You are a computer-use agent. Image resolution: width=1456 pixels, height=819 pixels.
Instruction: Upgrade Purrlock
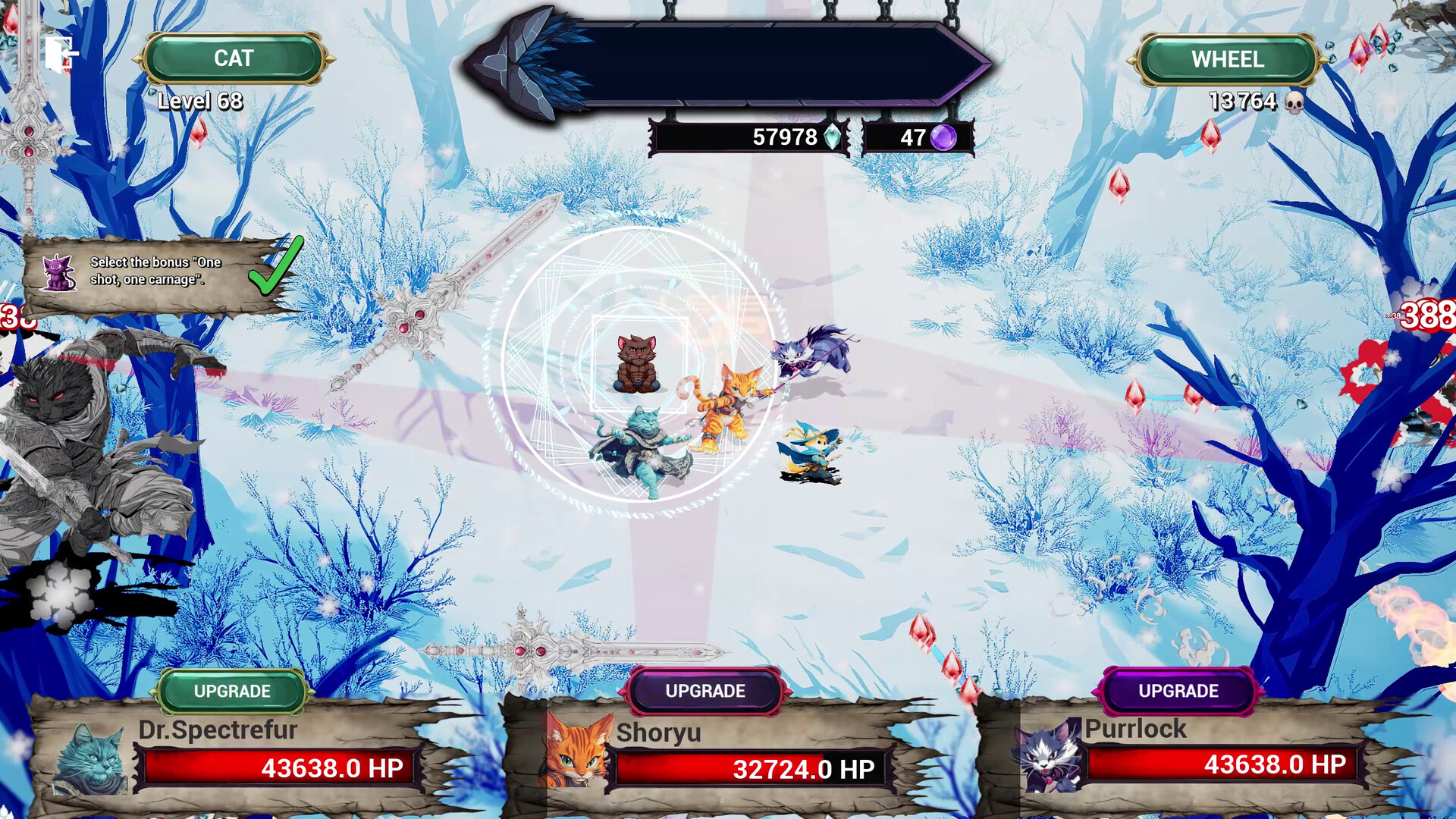(1178, 691)
